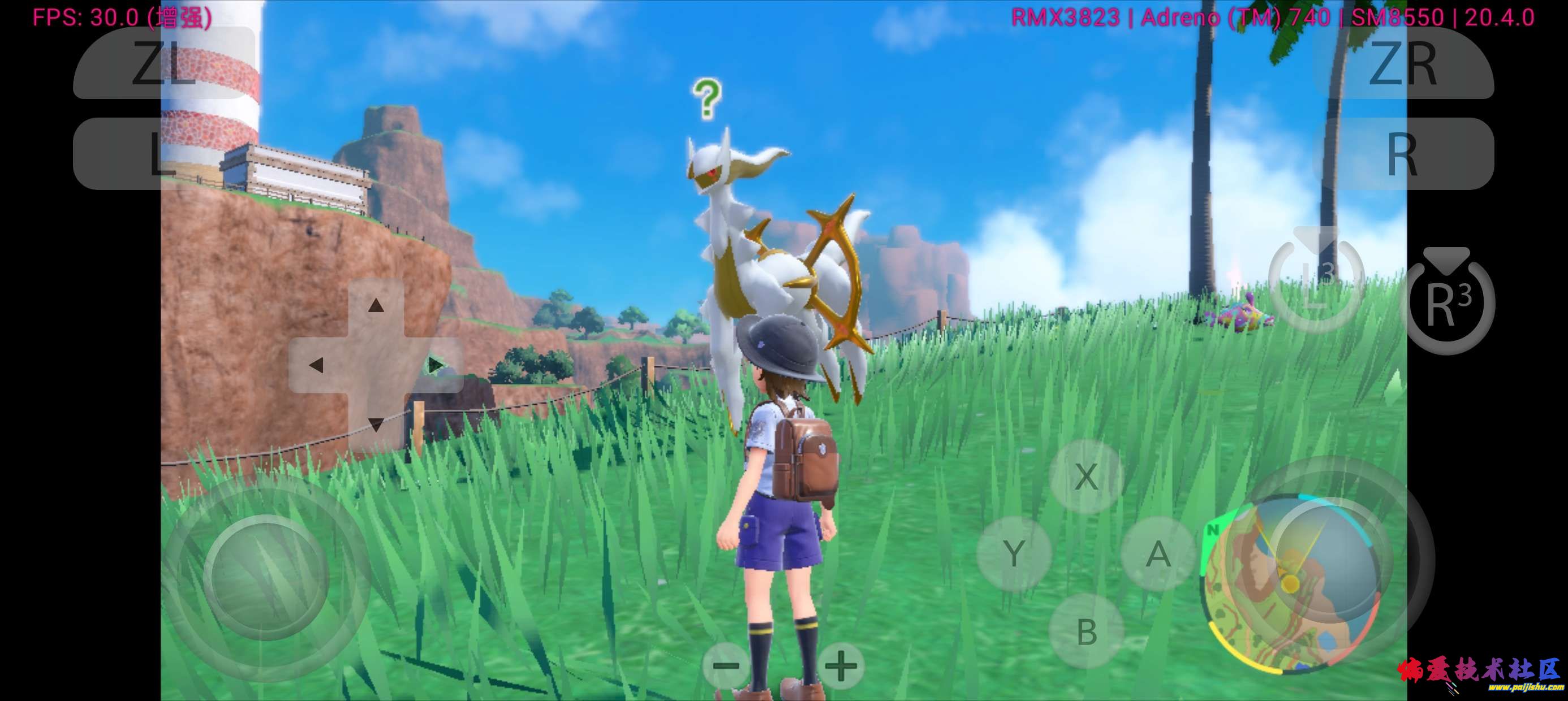Touch the left analog stick
The image size is (1568, 701).
click(266, 577)
